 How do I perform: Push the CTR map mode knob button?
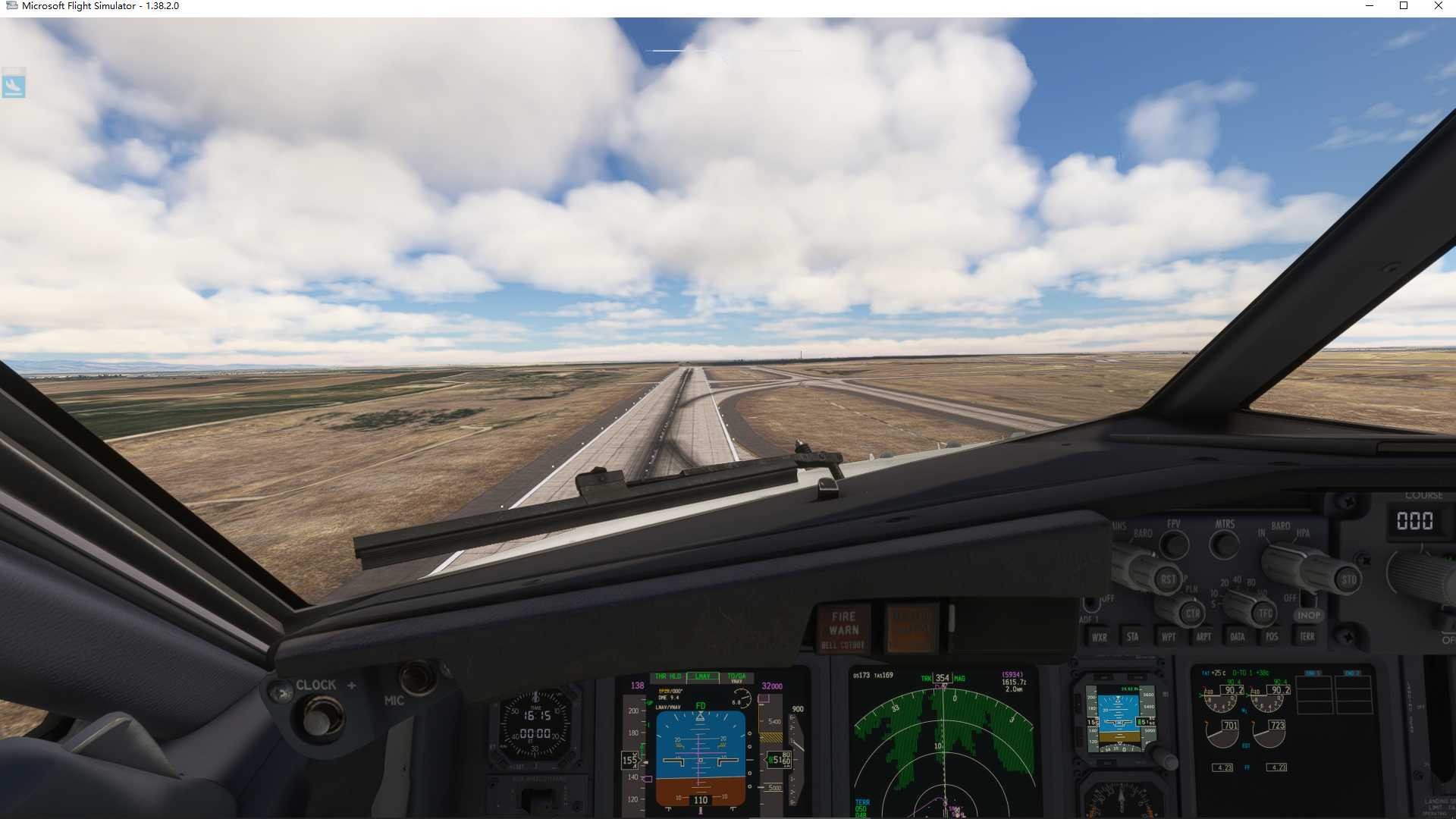pos(1192,613)
